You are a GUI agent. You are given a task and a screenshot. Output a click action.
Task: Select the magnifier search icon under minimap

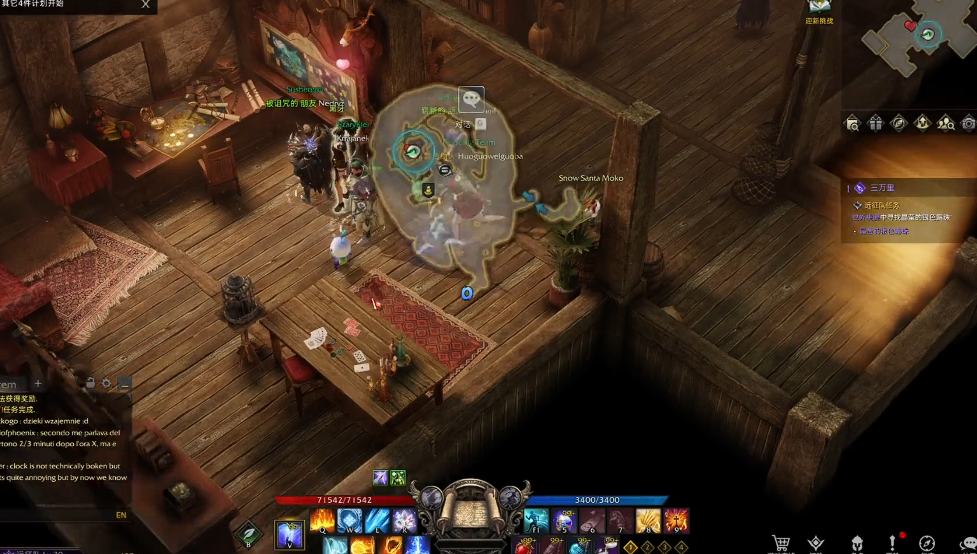(852, 123)
